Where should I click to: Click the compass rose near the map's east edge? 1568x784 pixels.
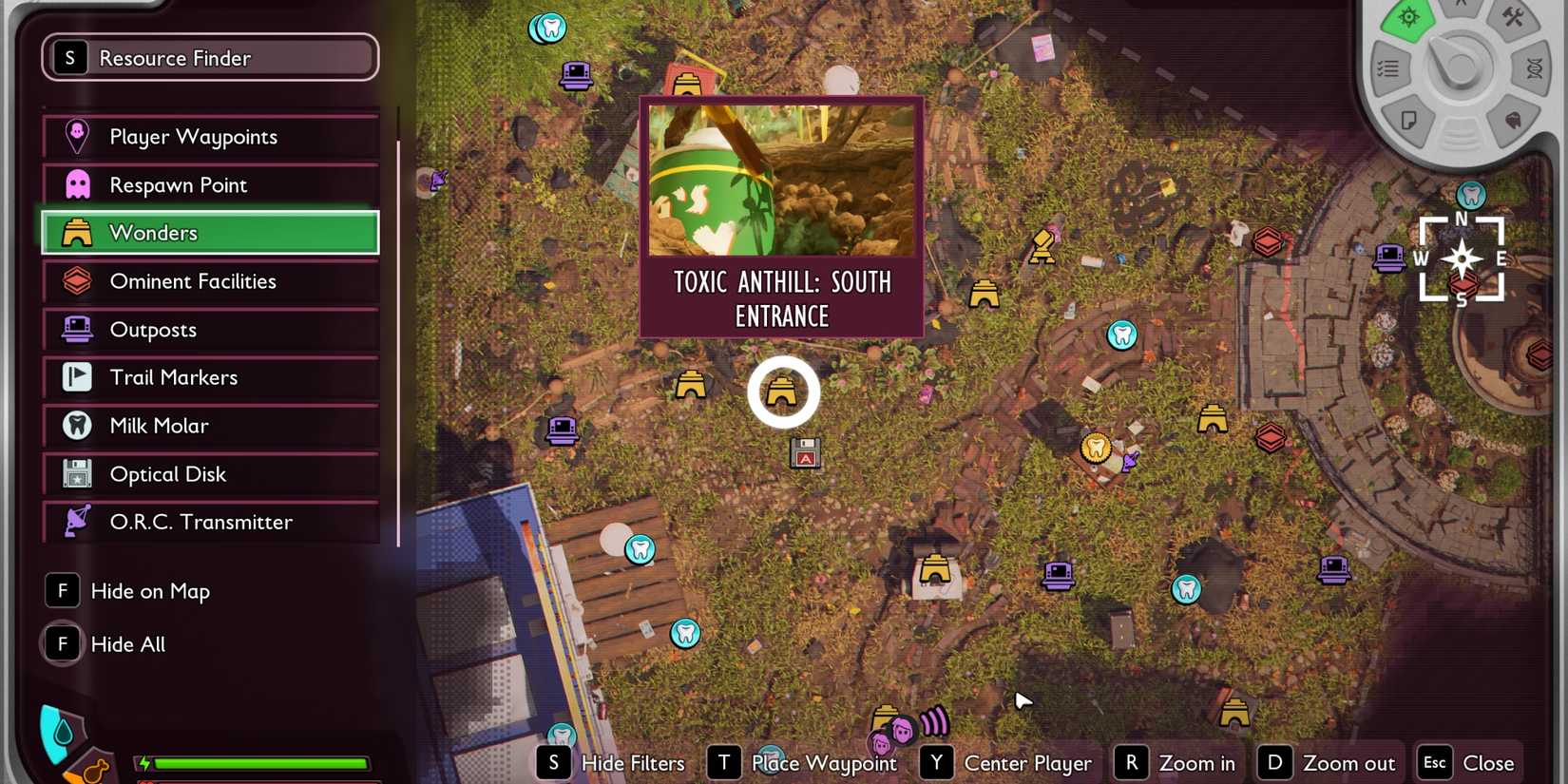tap(1461, 258)
